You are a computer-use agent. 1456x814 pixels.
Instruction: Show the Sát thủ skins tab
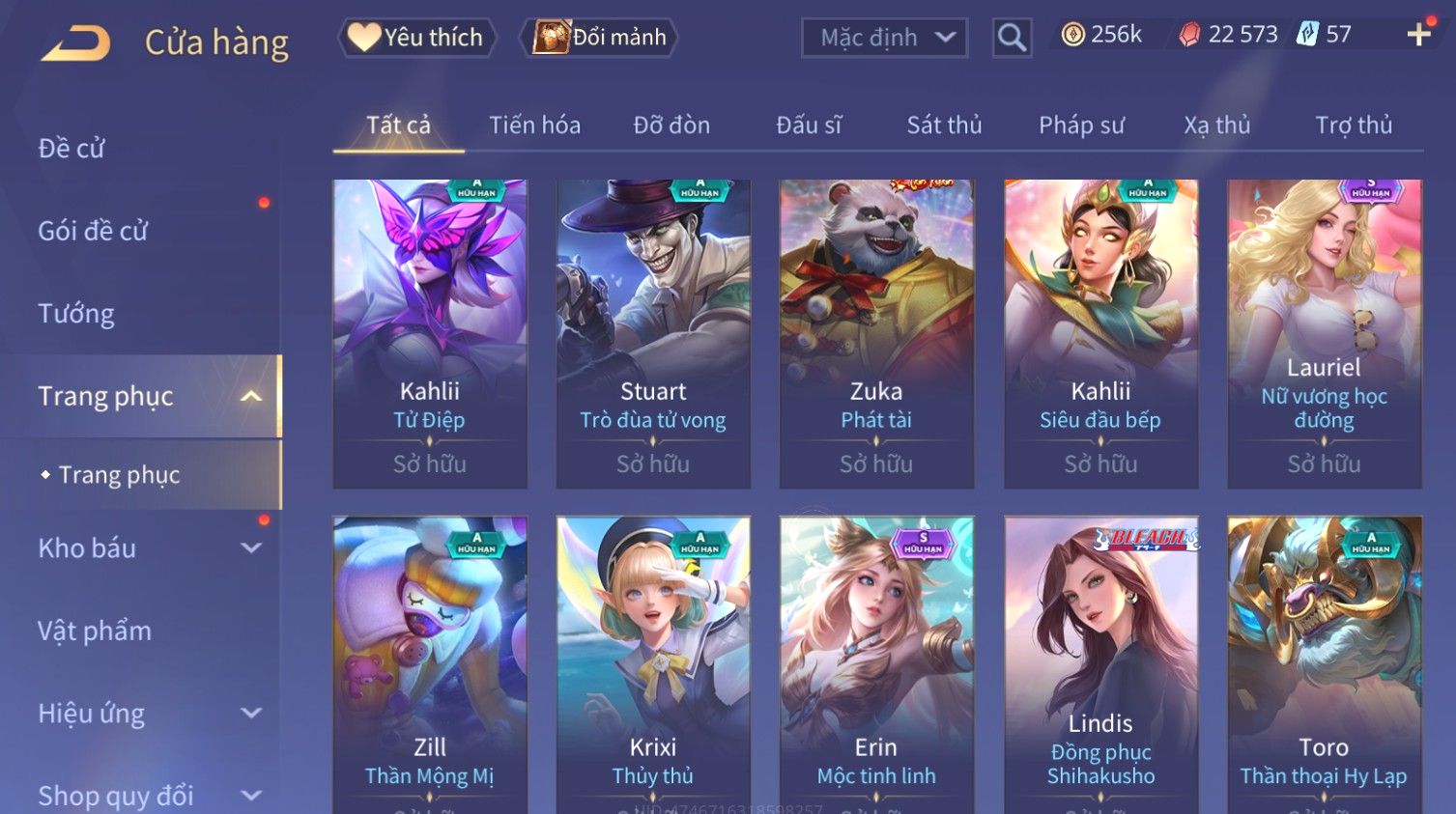tap(944, 126)
